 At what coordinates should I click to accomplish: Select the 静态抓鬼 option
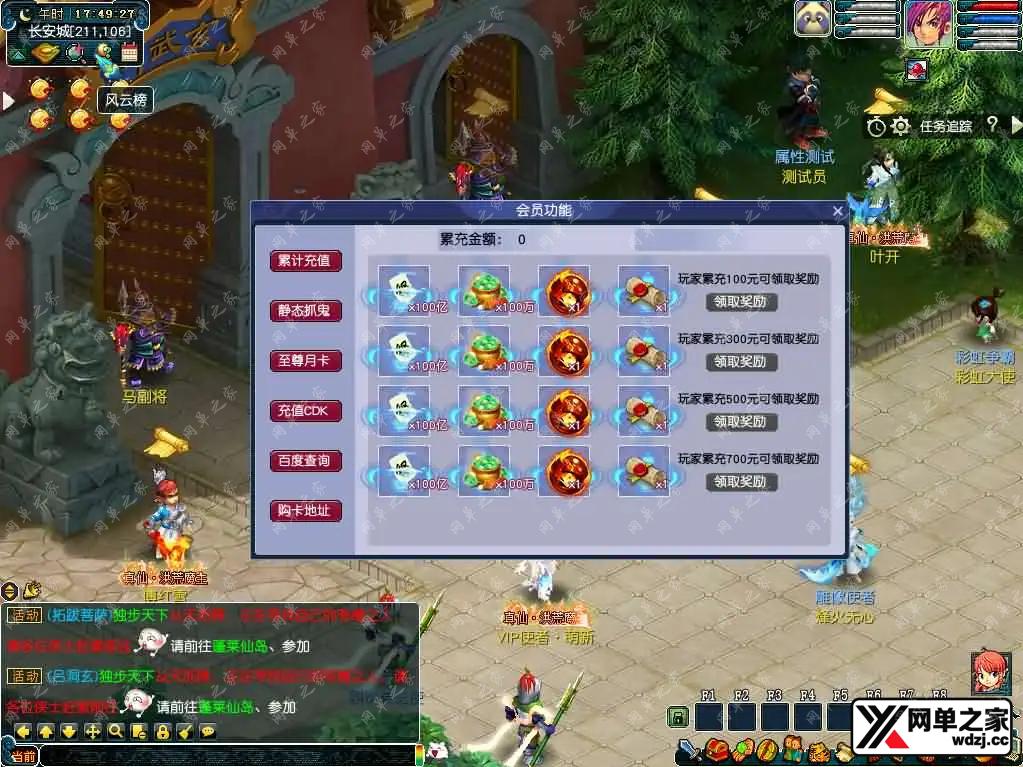pos(305,311)
